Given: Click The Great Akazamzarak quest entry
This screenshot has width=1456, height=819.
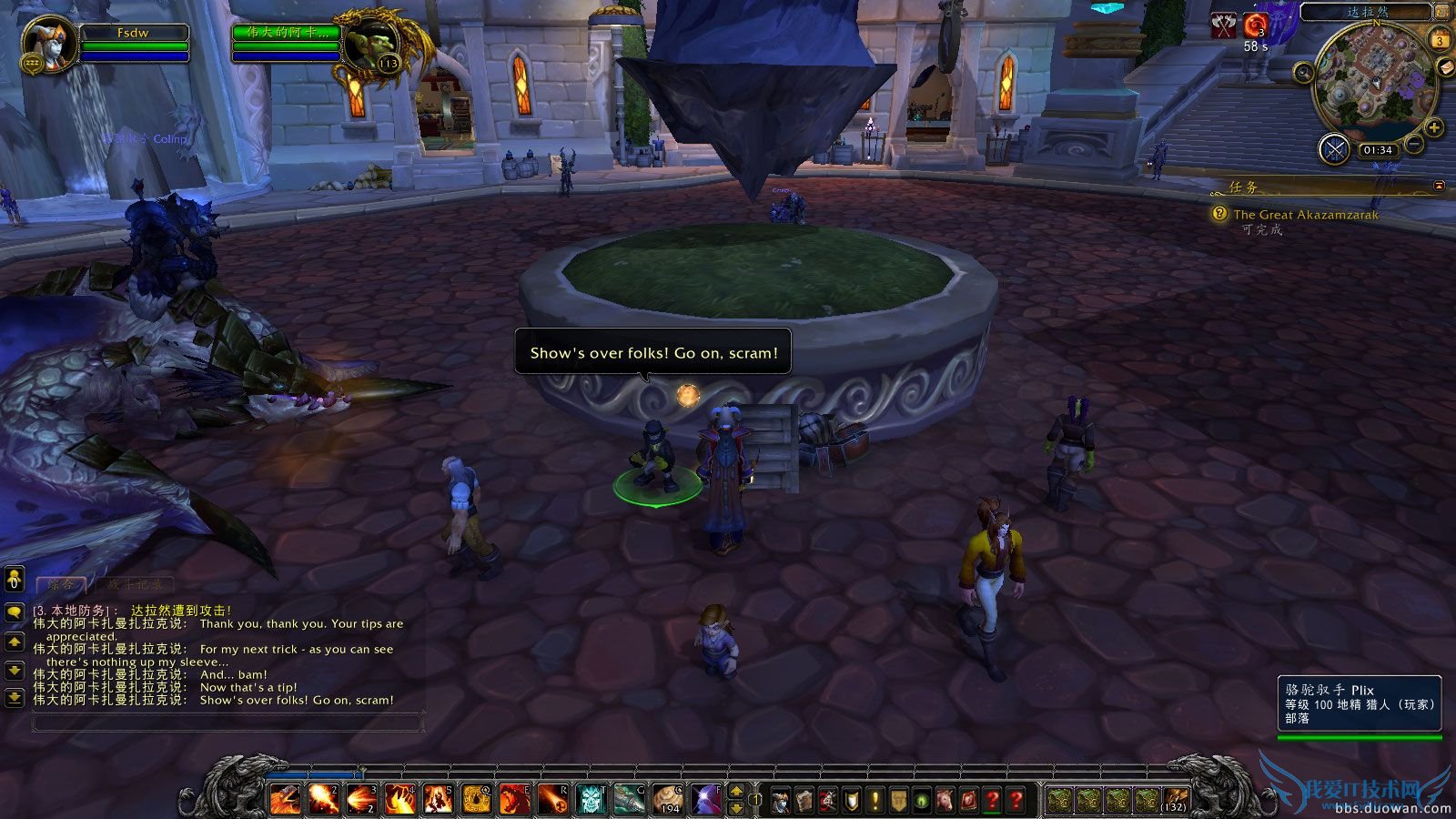Looking at the screenshot, I should click(1305, 215).
